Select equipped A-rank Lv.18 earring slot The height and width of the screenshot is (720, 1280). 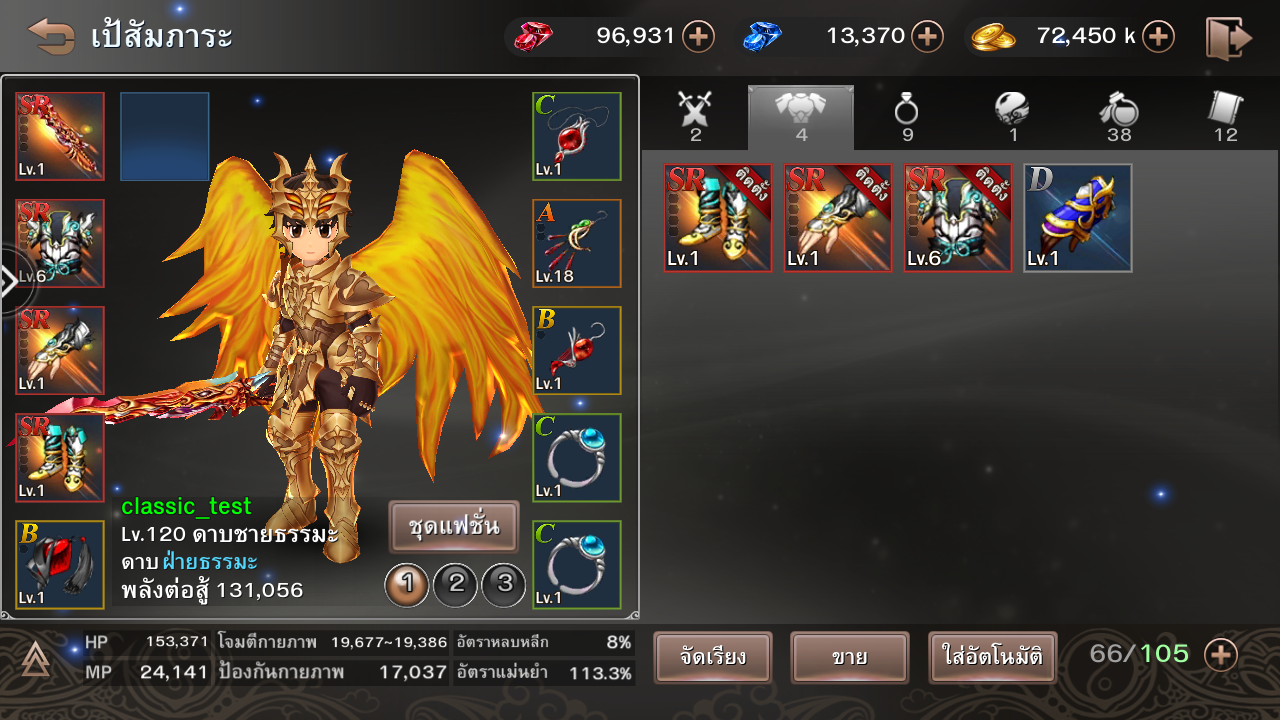[577, 243]
